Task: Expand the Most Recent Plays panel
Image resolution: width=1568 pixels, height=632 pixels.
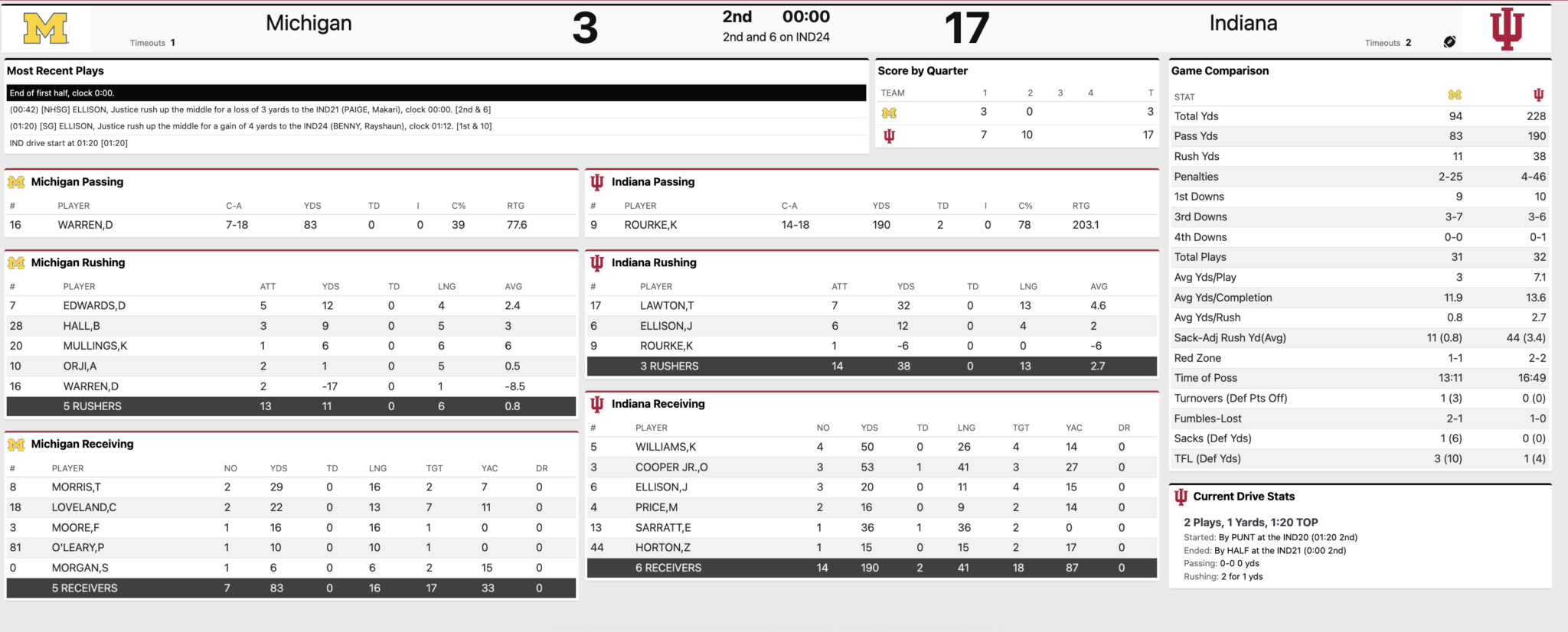Action: (56, 70)
